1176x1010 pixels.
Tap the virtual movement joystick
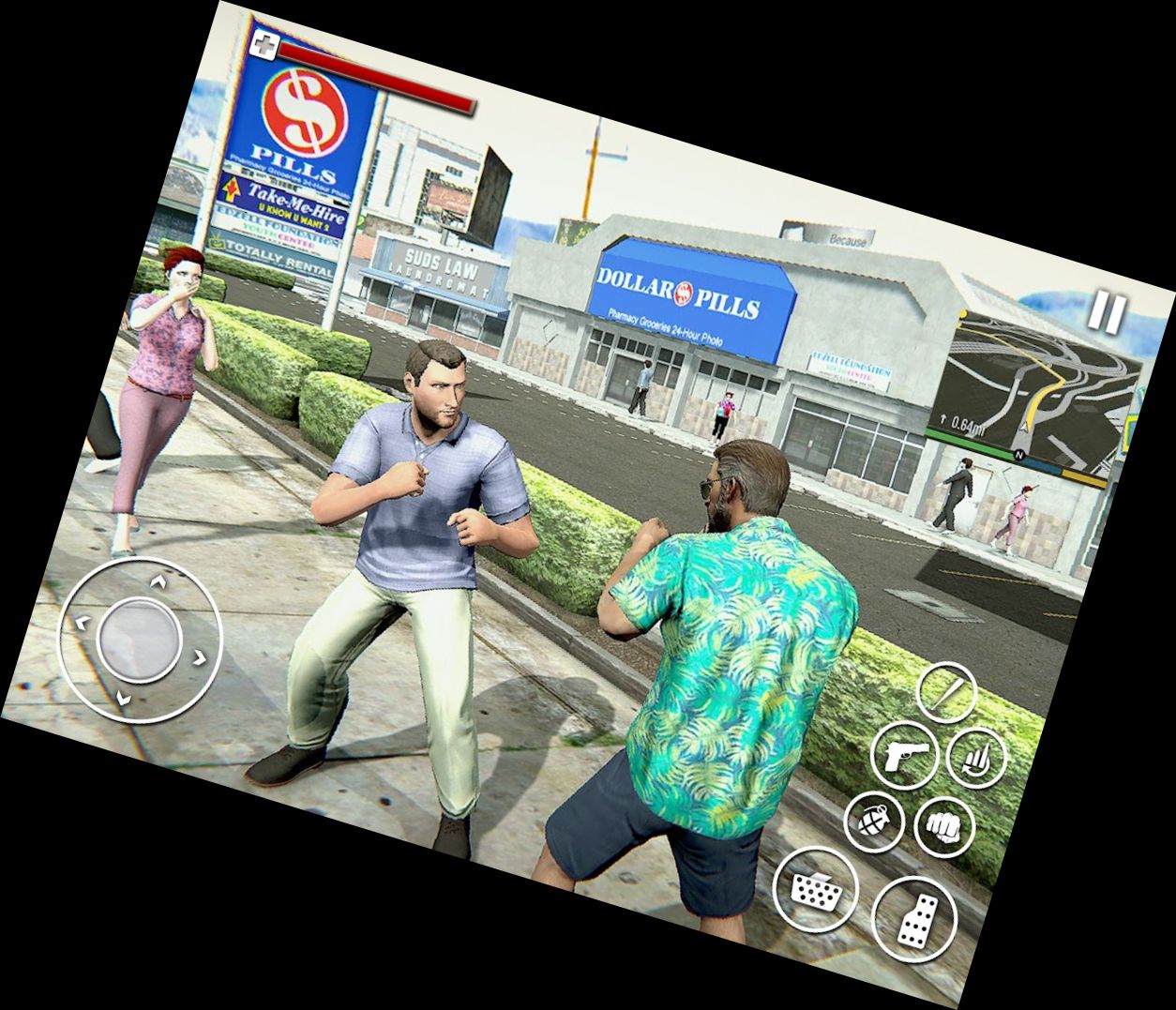point(139,641)
